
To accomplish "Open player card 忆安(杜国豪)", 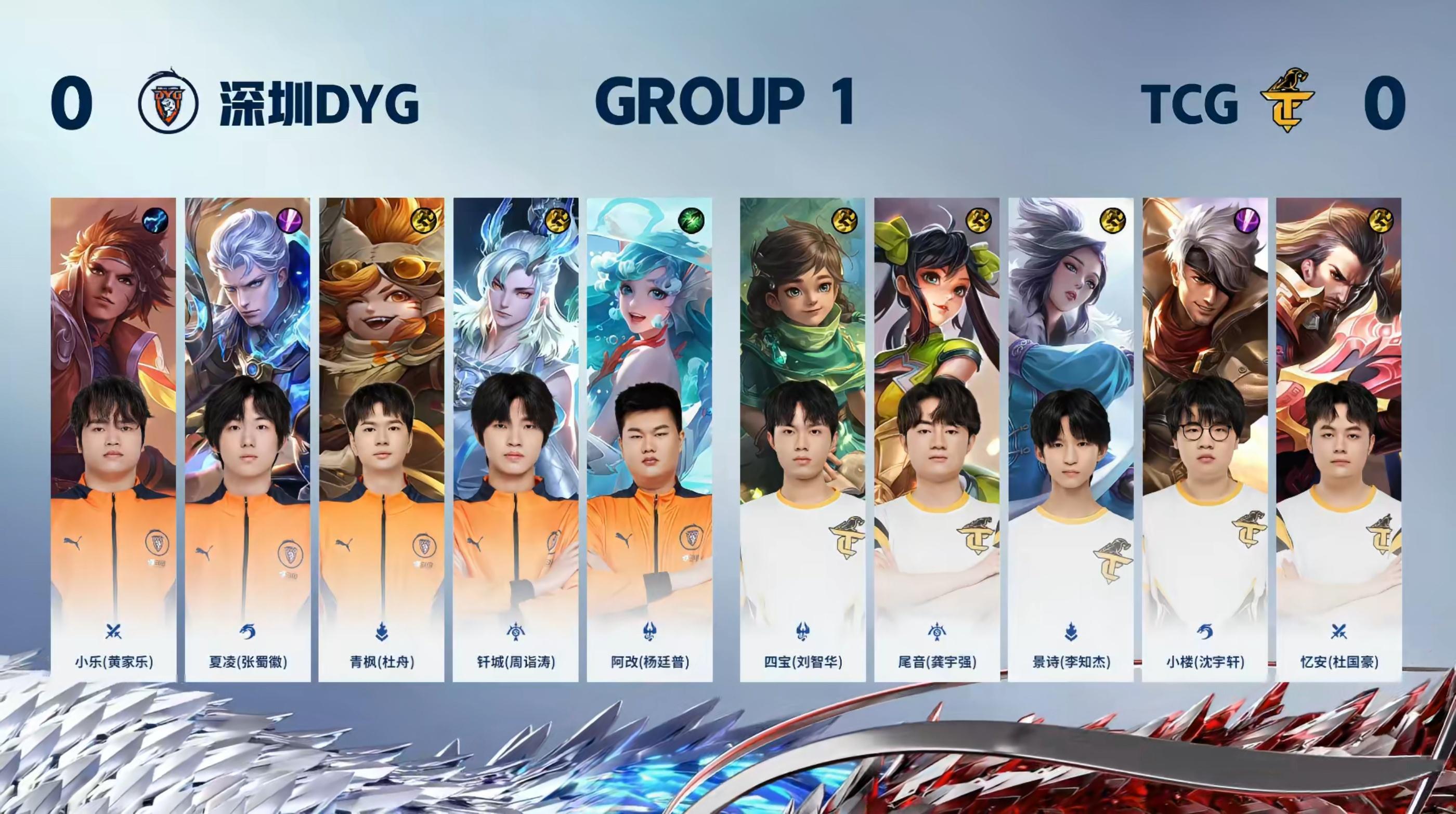I will (1338, 439).
